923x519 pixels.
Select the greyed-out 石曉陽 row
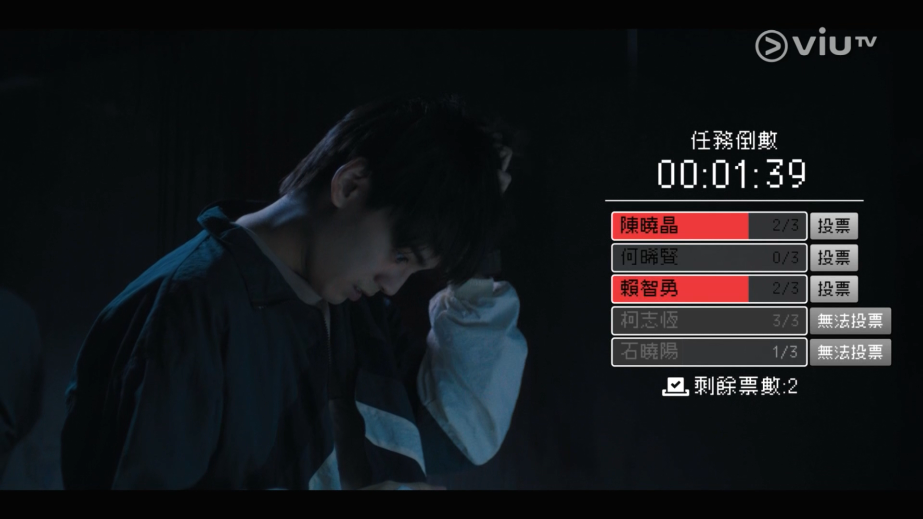[x=708, y=352]
